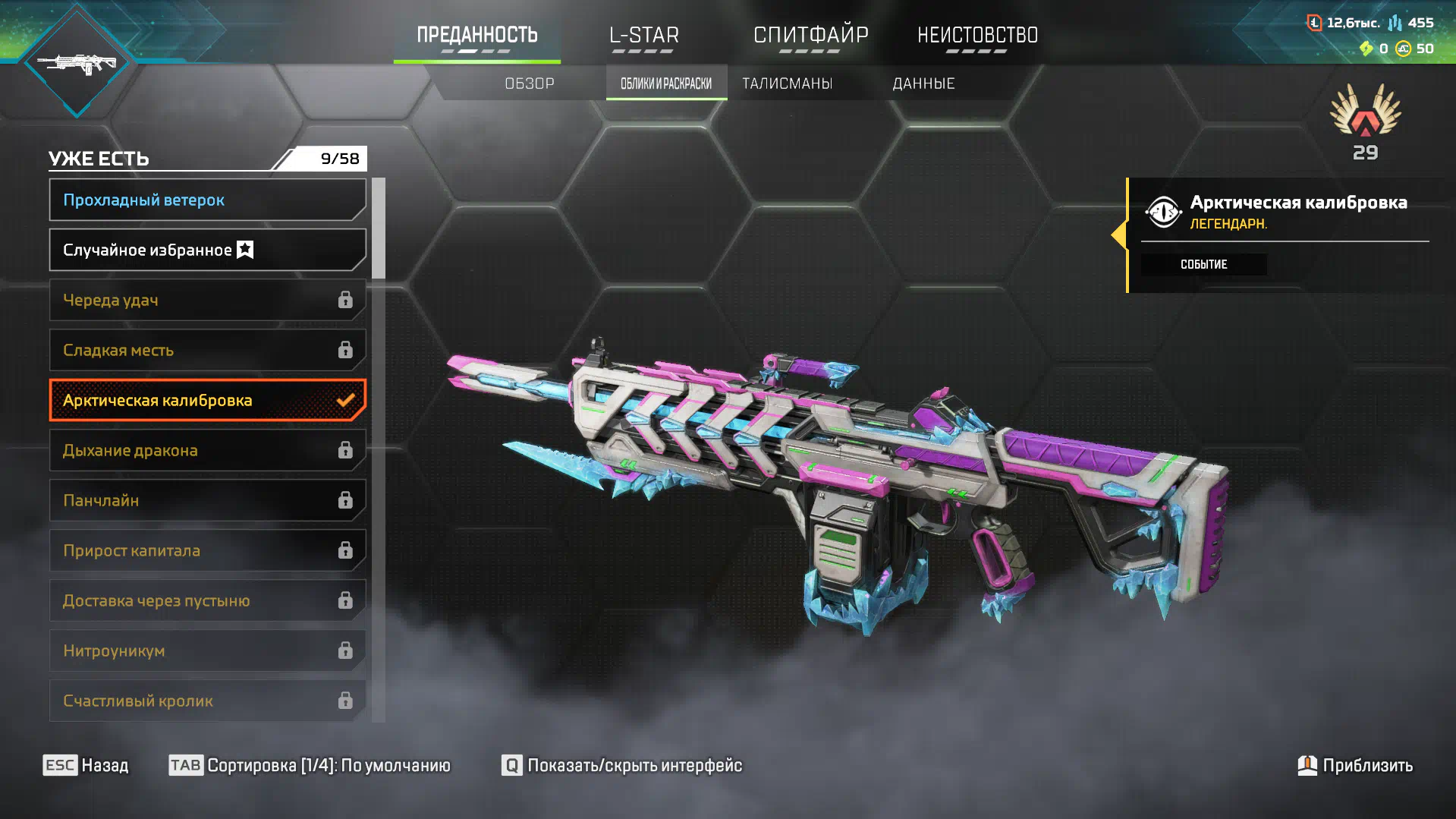Switch to the ТАЛИСМАНЫ sub-tab
The height and width of the screenshot is (819, 1456).
(787, 83)
